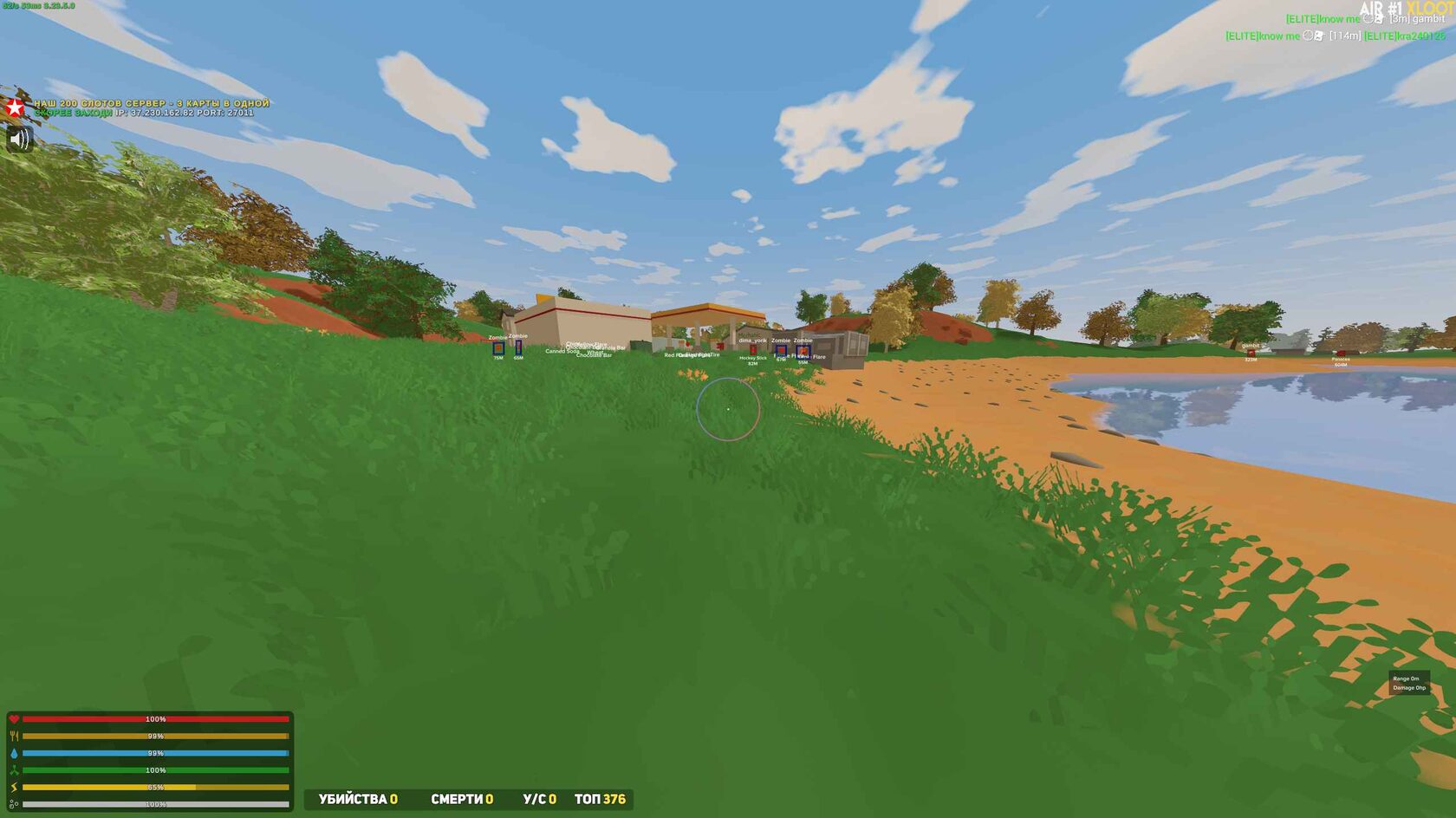1456x818 pixels.
Task: Select the ТОП 376 ranking entry
Action: point(601,801)
